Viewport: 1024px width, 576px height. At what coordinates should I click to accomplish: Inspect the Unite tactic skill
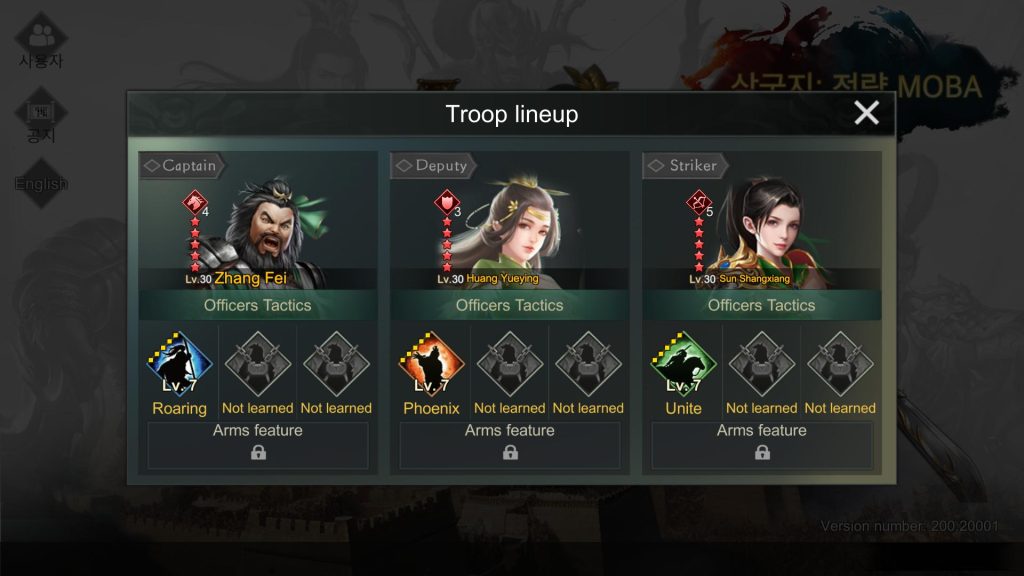[x=683, y=365]
